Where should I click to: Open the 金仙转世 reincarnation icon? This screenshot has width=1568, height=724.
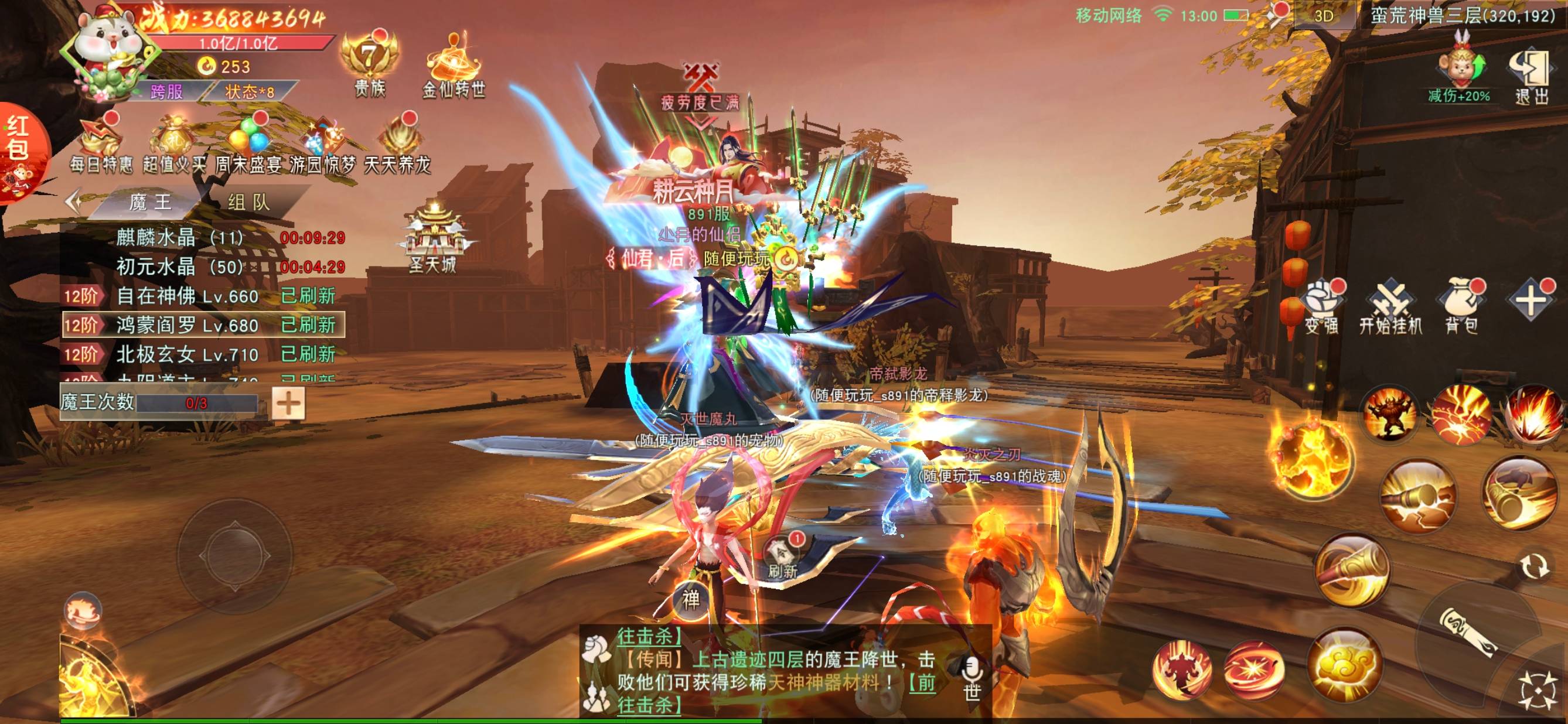click(x=454, y=66)
